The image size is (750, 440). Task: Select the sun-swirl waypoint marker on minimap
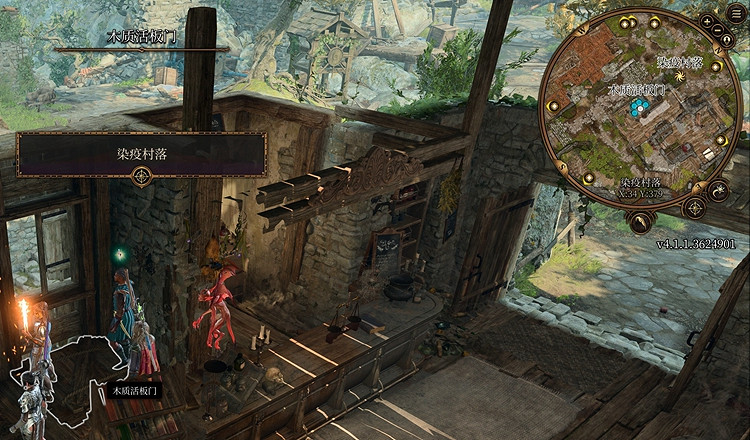[679, 76]
